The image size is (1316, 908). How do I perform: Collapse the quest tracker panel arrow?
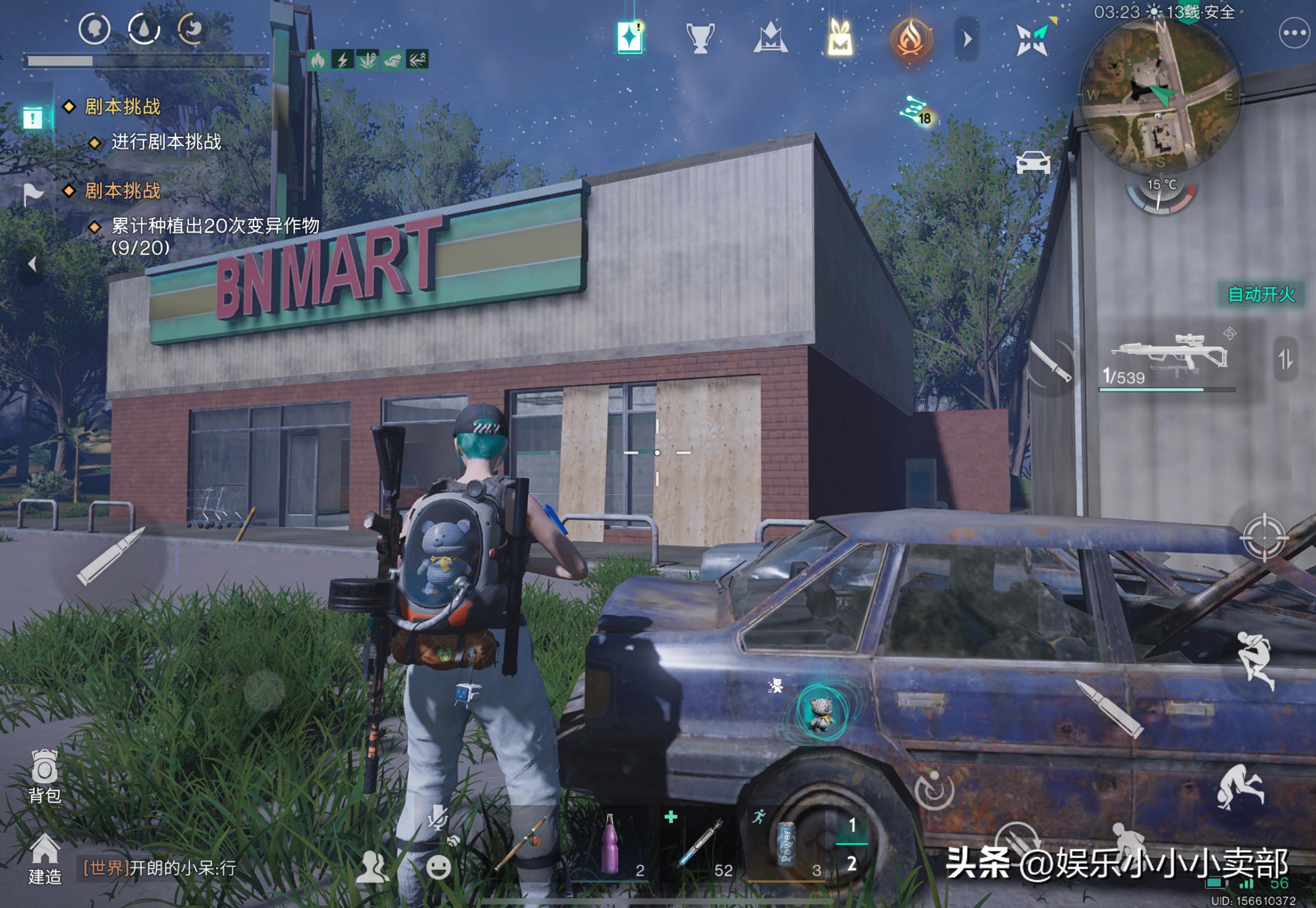click(x=33, y=263)
